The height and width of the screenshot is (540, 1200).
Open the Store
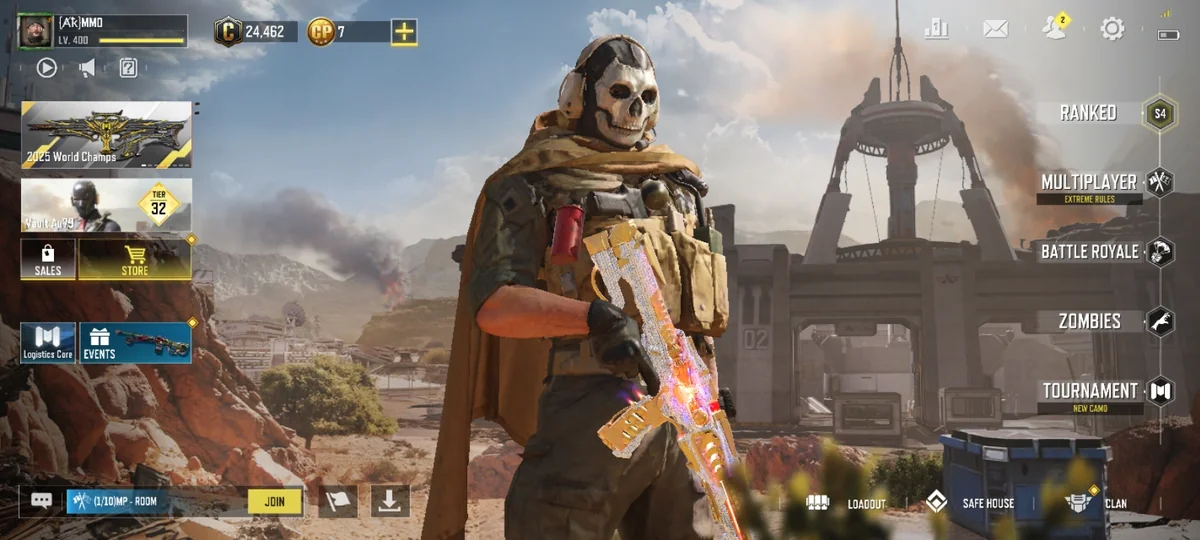(x=135, y=259)
